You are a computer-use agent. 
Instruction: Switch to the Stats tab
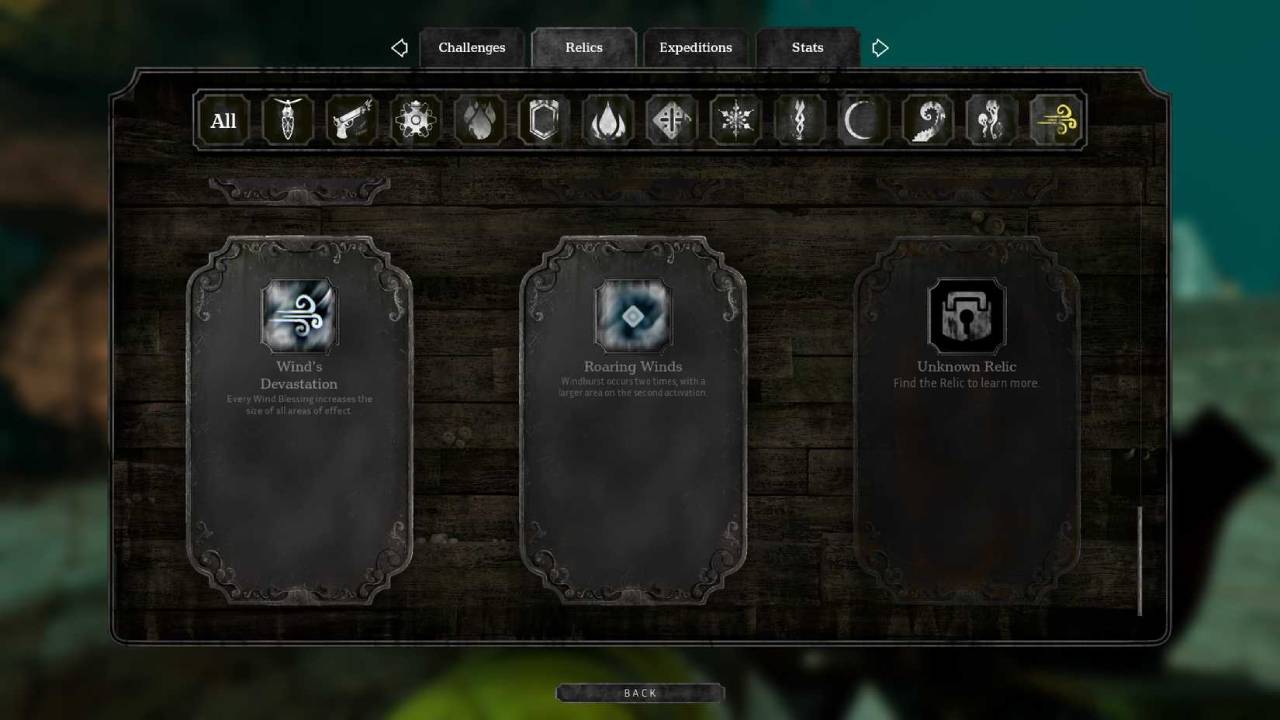coord(807,47)
